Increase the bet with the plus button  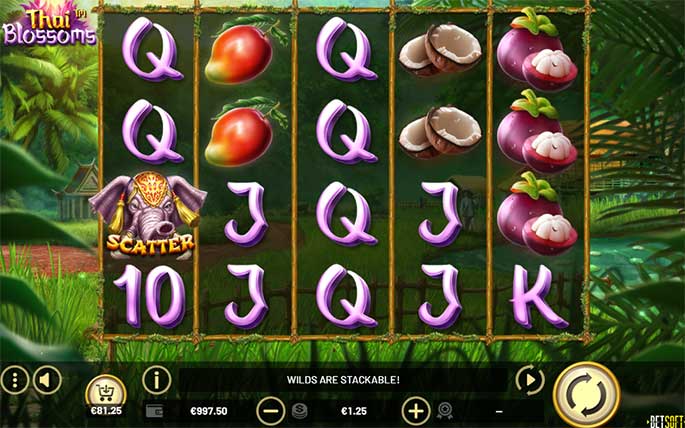(416, 410)
